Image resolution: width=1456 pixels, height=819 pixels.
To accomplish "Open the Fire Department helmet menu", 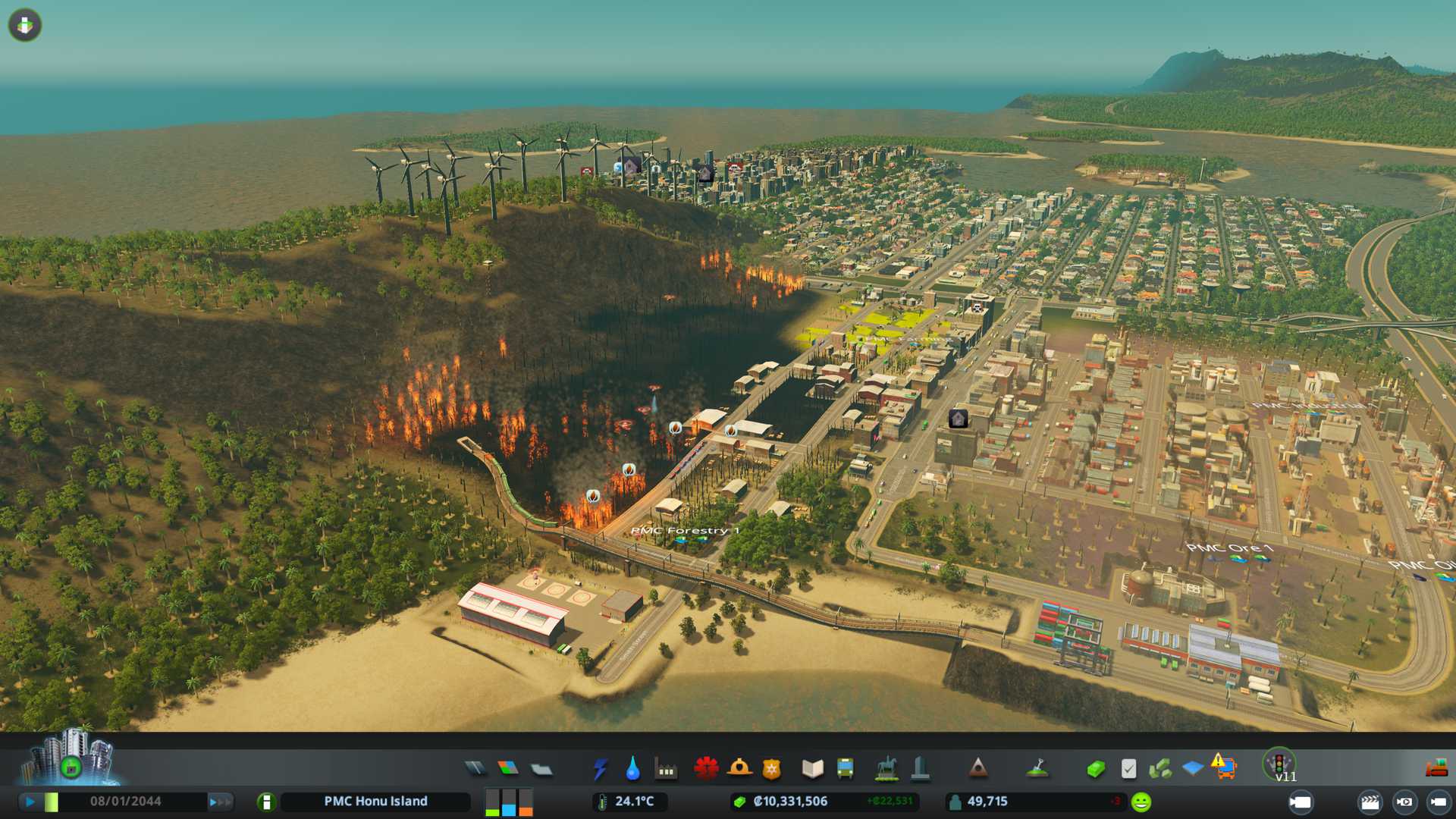I will pyautogui.click(x=739, y=769).
